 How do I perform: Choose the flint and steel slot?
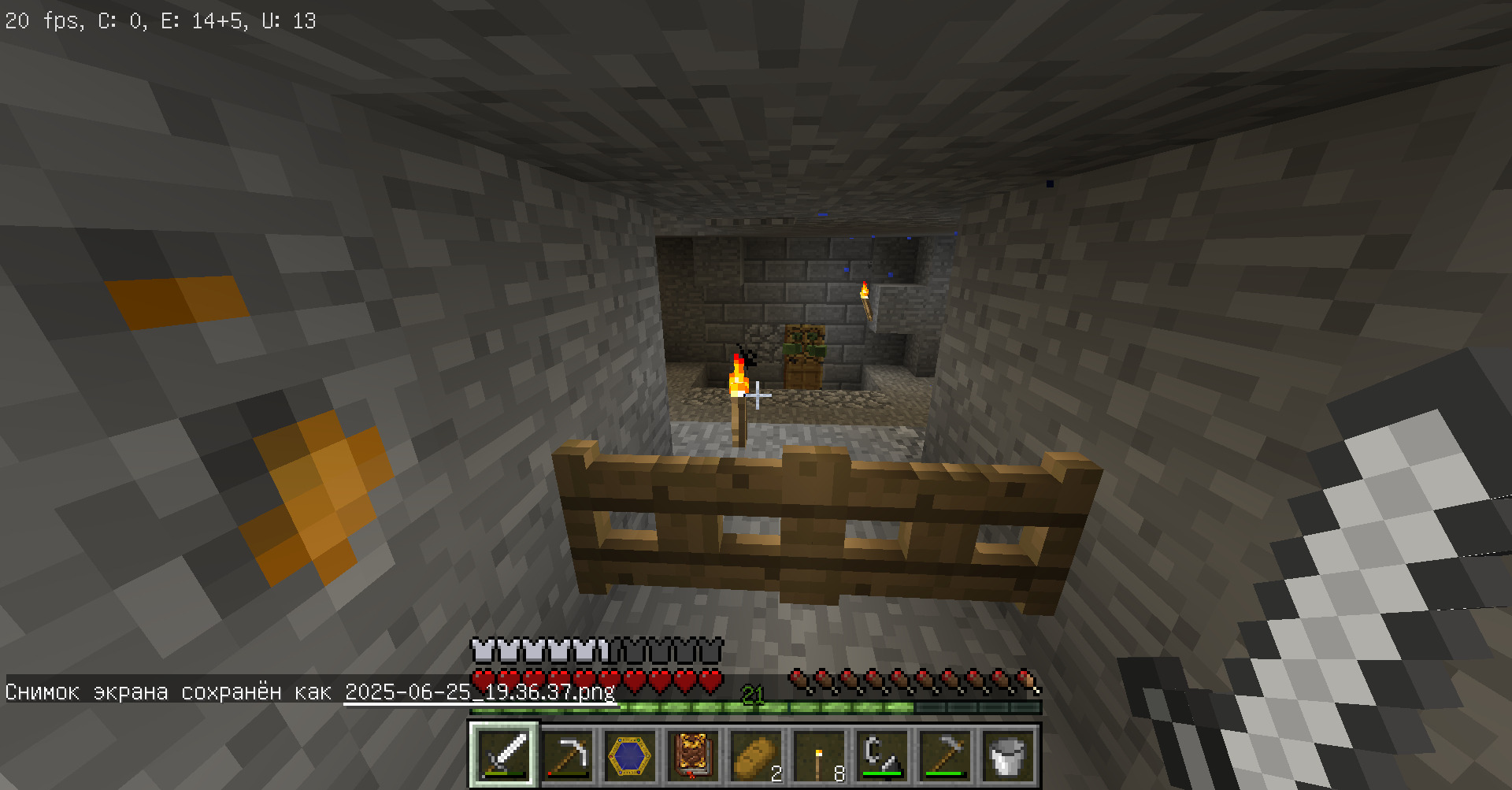tap(882, 755)
